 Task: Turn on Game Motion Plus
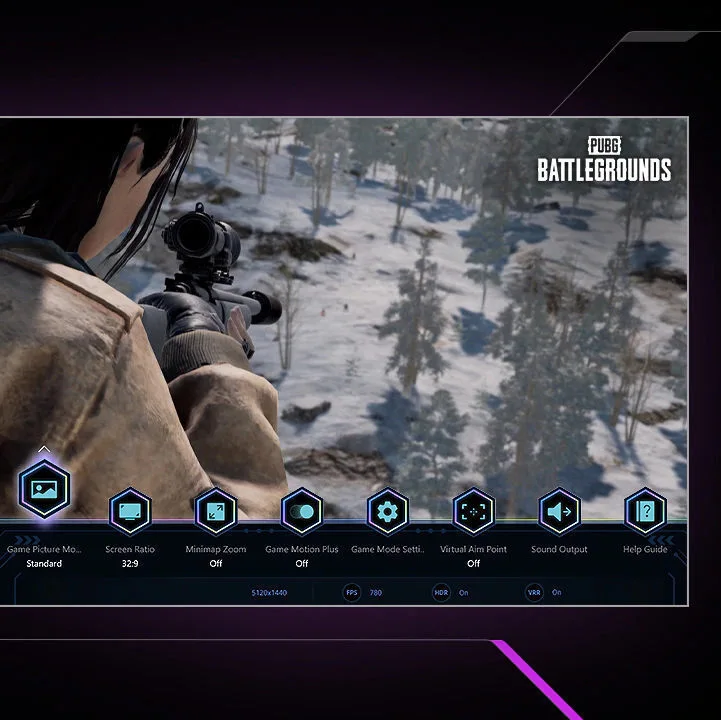click(x=301, y=512)
